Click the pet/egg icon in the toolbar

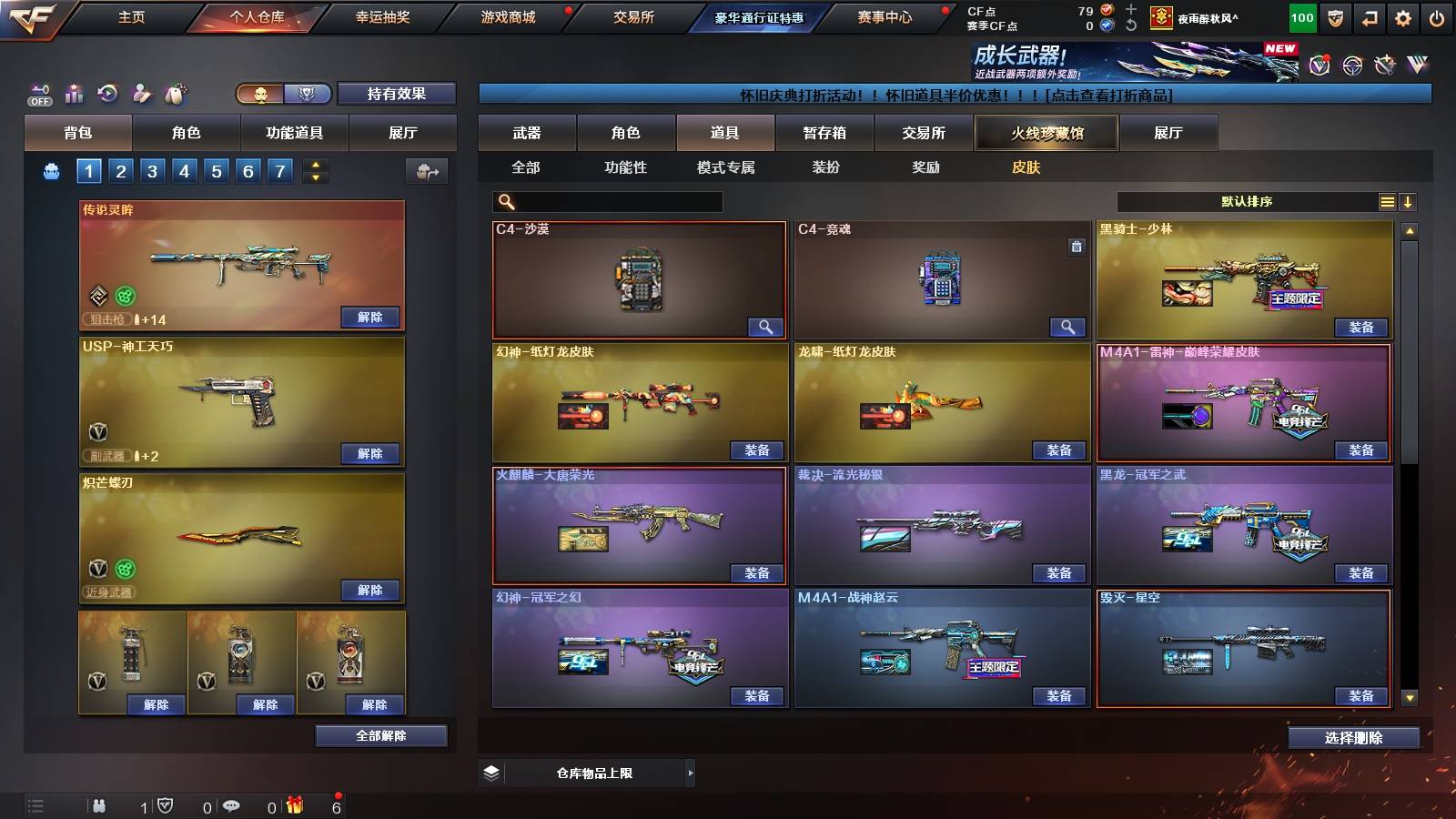point(177,91)
